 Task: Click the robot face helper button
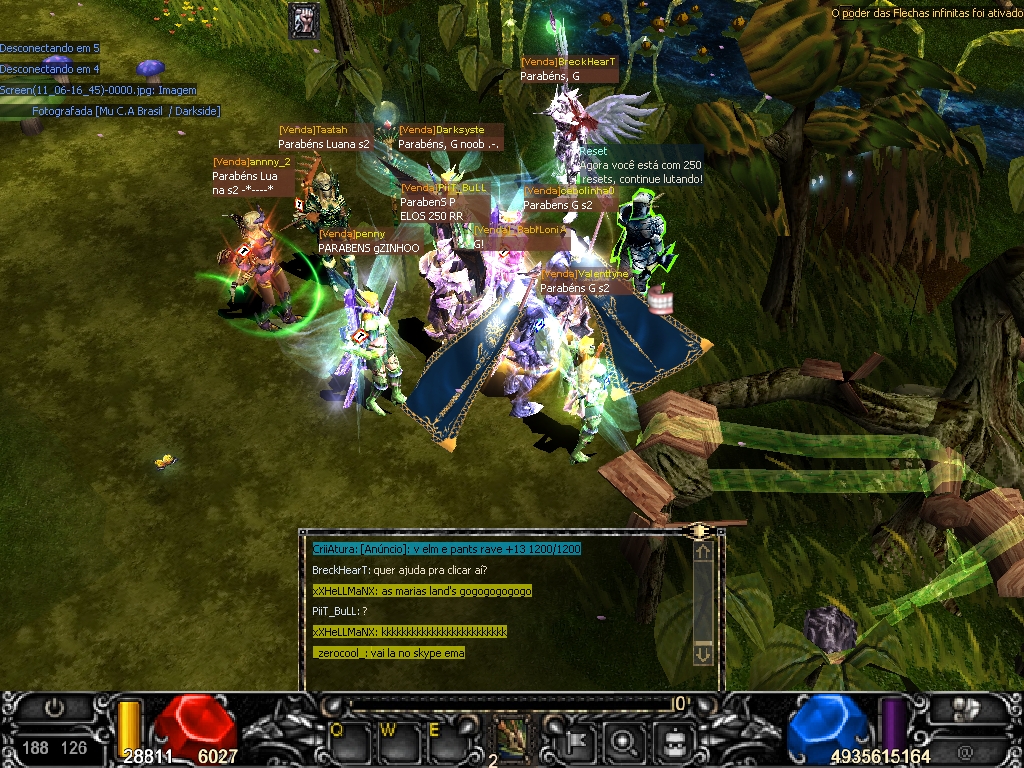pyautogui.click(x=675, y=741)
